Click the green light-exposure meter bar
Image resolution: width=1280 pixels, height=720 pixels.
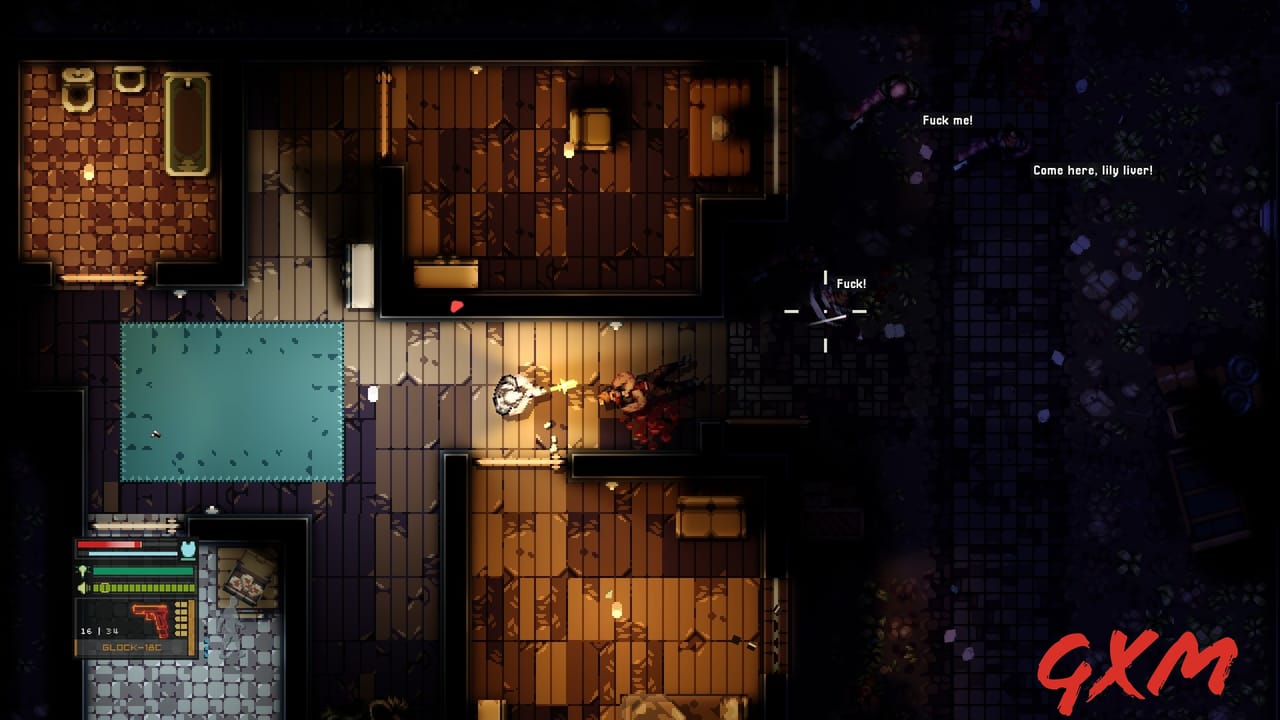pyautogui.click(x=142, y=571)
